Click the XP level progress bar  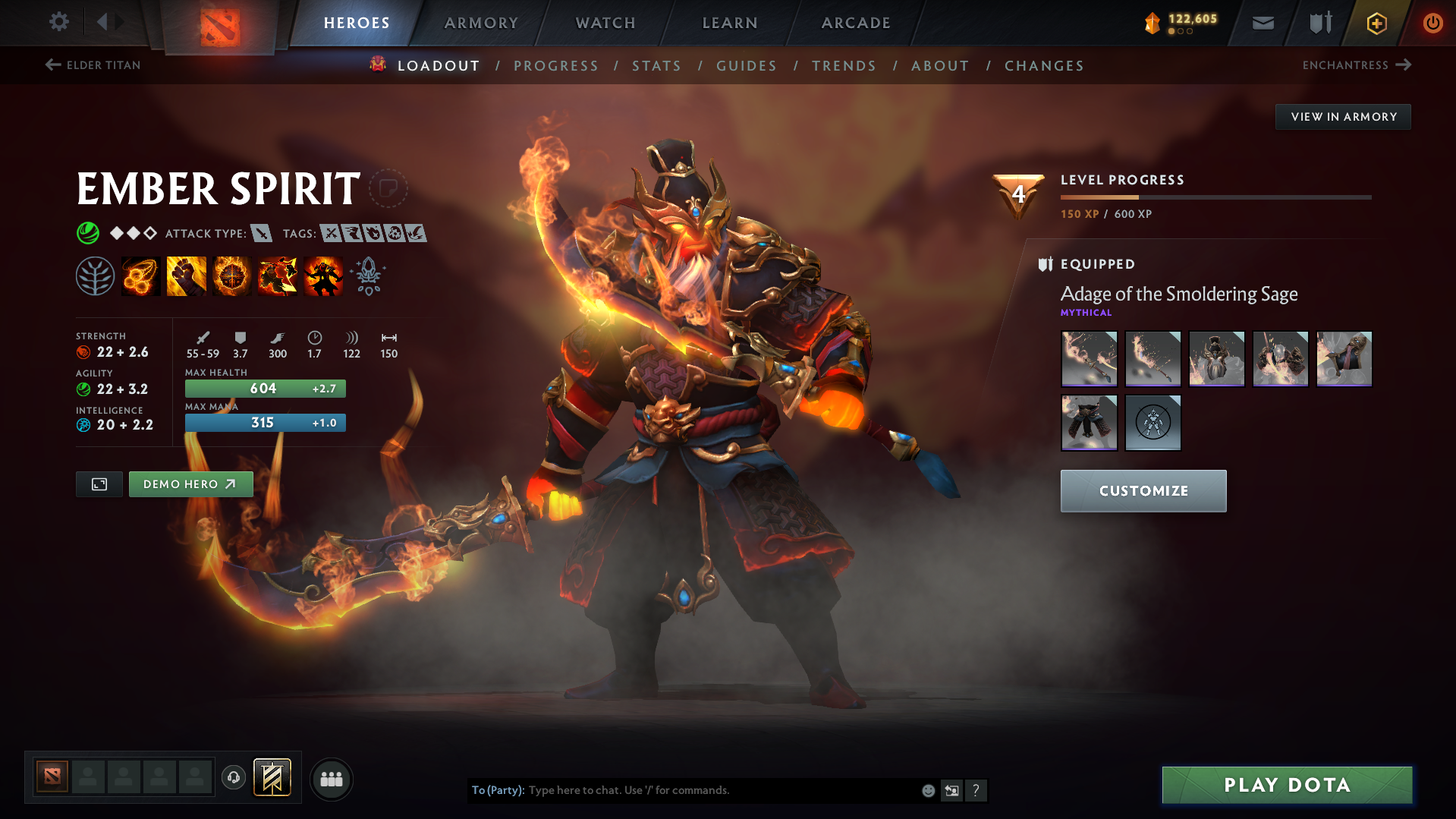click(x=1214, y=197)
